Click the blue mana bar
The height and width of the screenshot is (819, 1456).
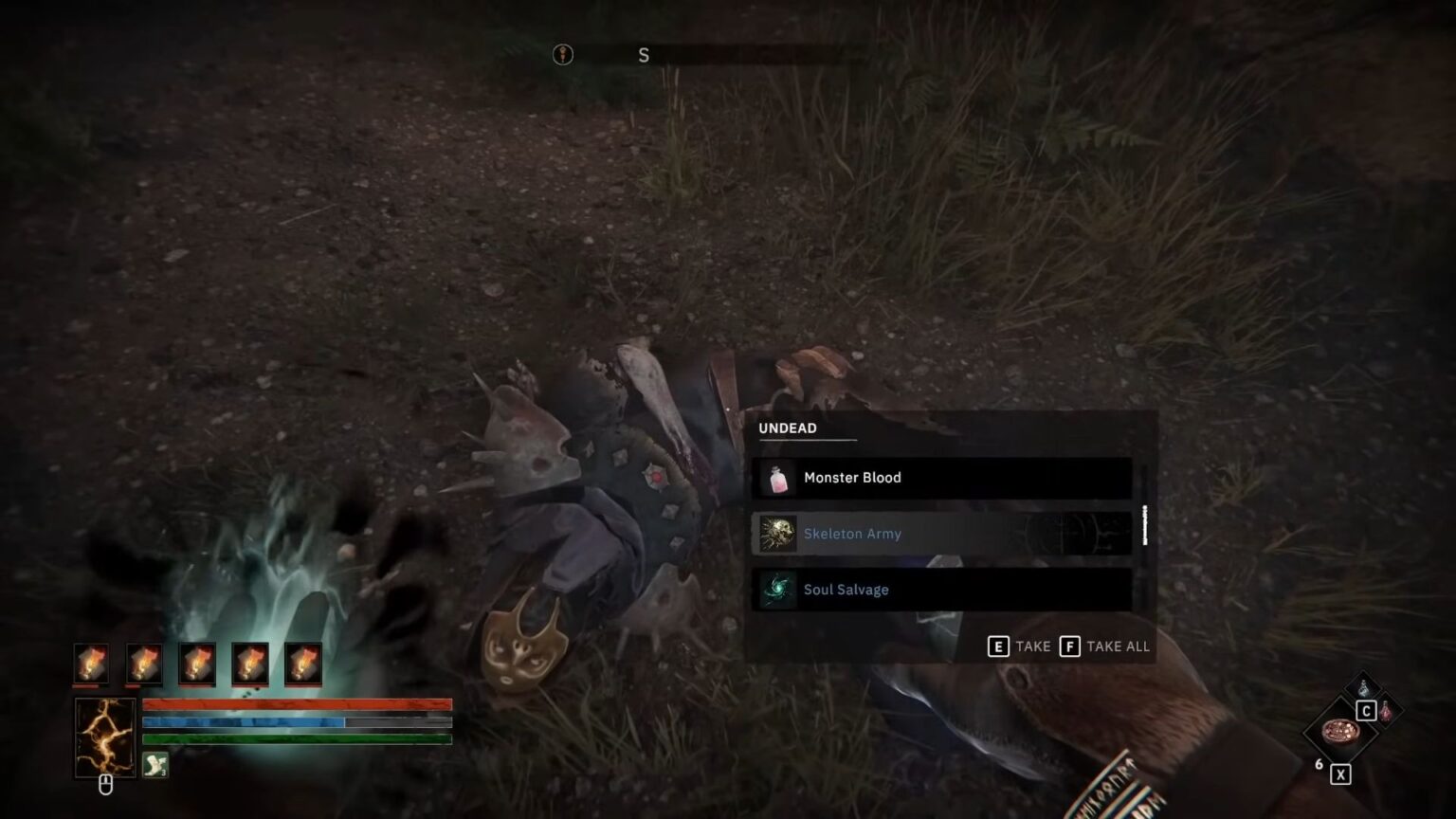click(x=294, y=722)
